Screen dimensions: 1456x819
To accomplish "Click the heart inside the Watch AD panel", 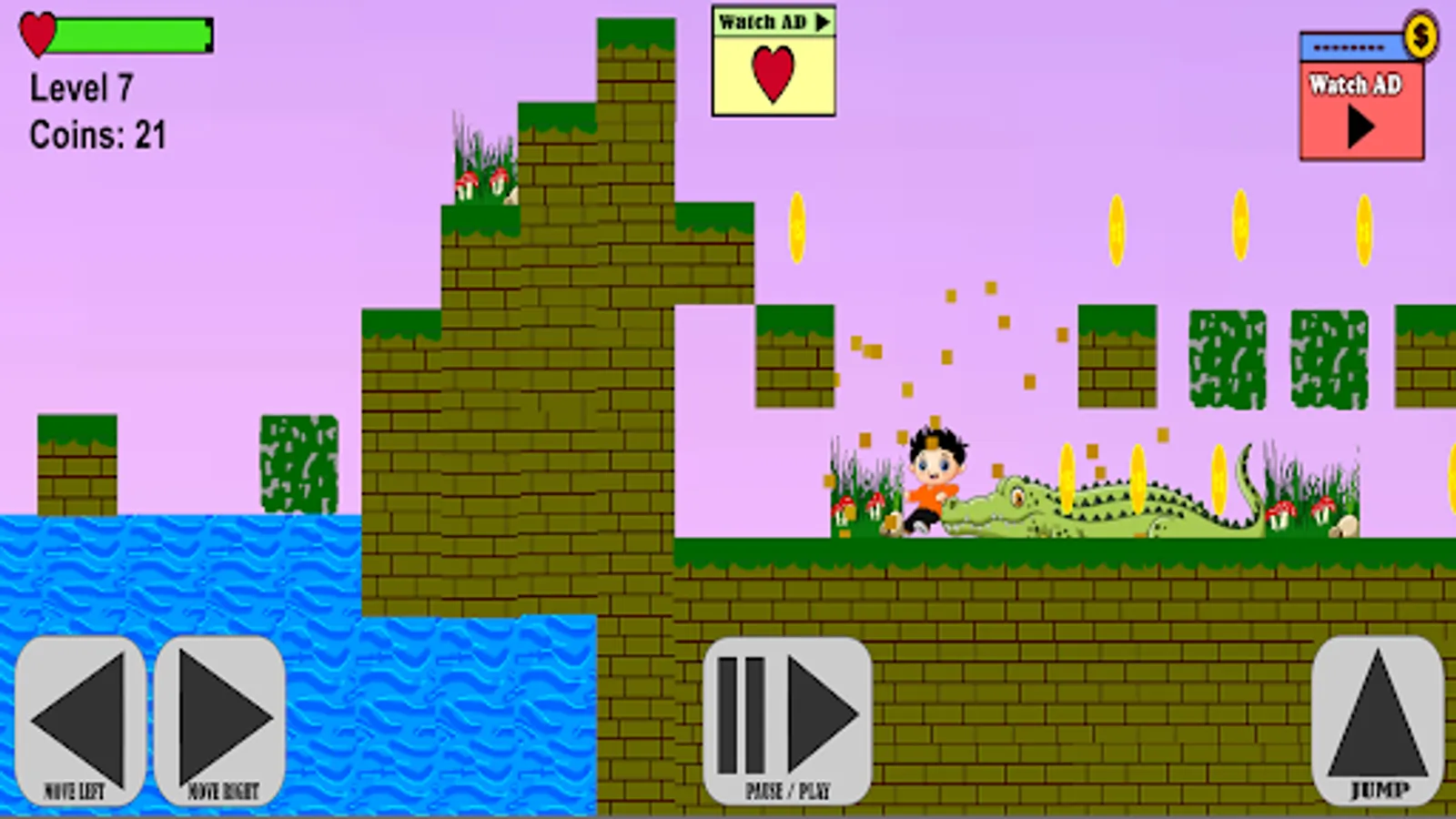I will coord(772,73).
